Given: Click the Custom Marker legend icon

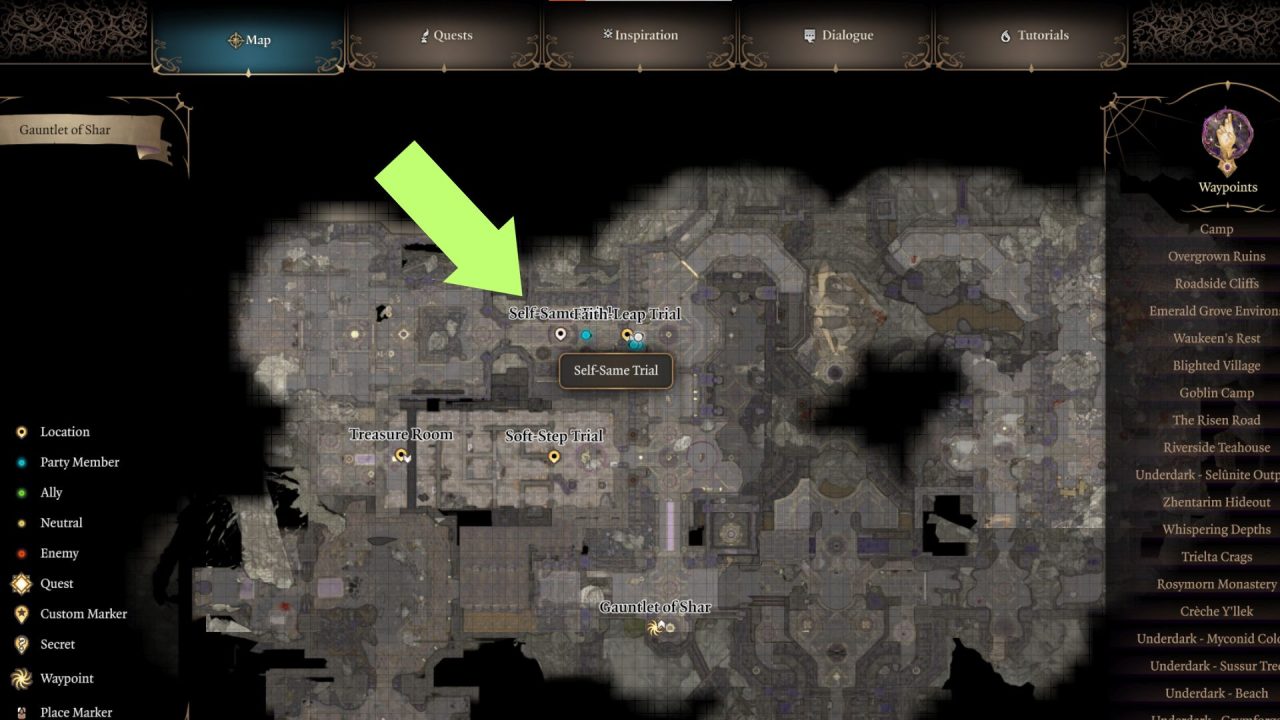Looking at the screenshot, I should point(21,613).
